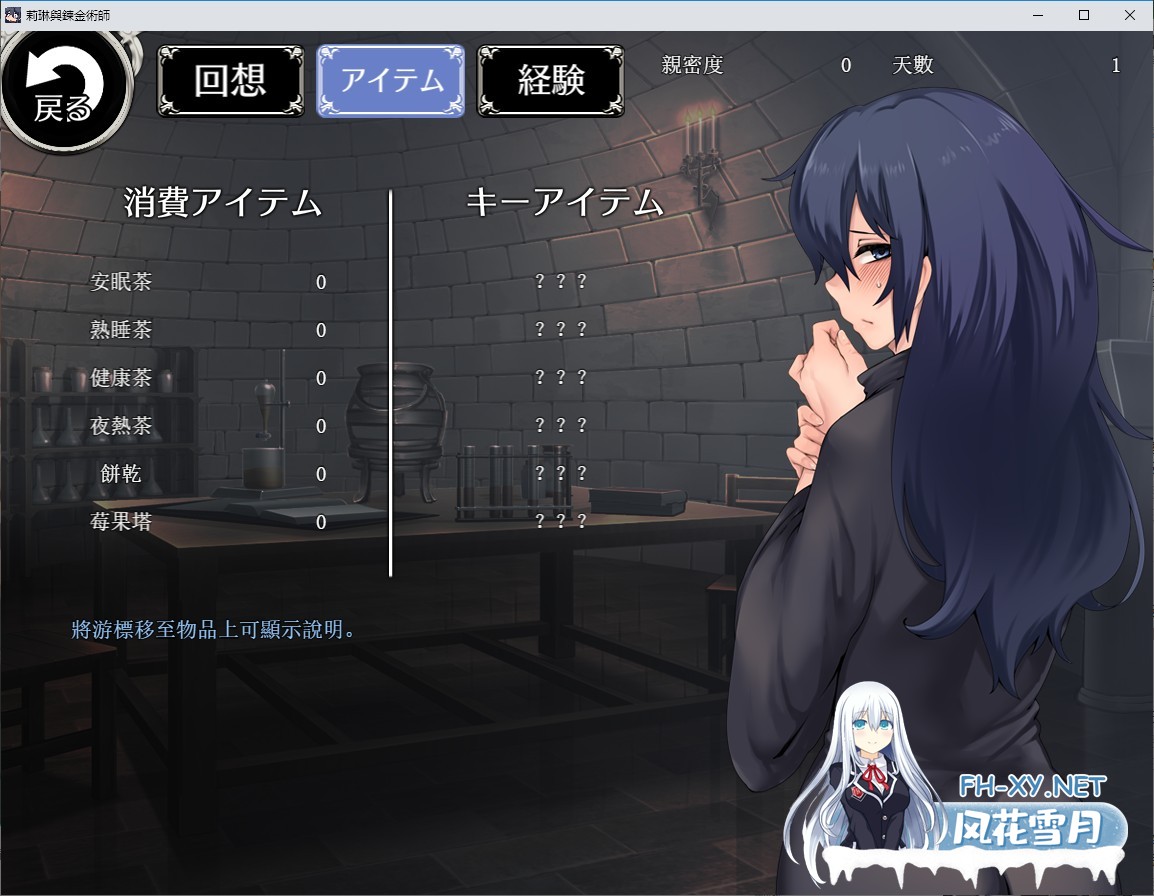Click the 餅乾 item entry

point(121,474)
